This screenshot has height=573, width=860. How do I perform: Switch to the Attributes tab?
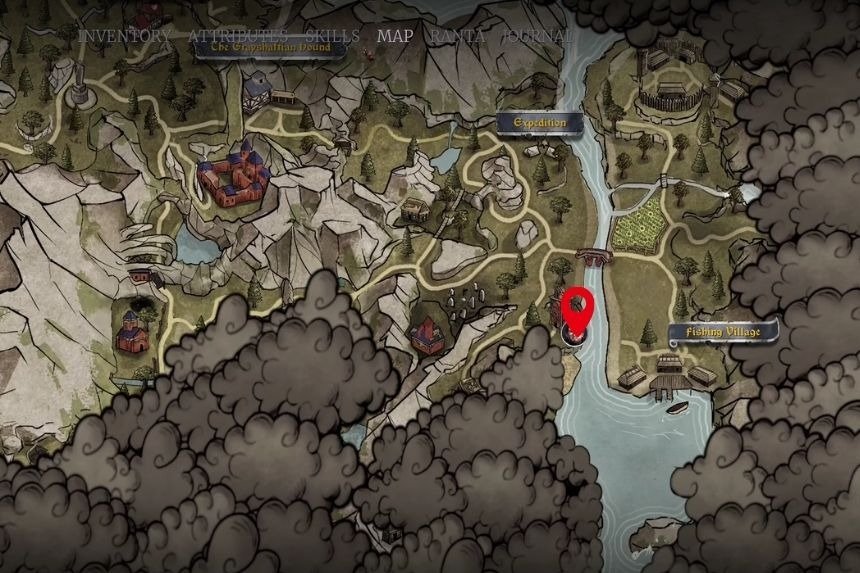(x=236, y=36)
